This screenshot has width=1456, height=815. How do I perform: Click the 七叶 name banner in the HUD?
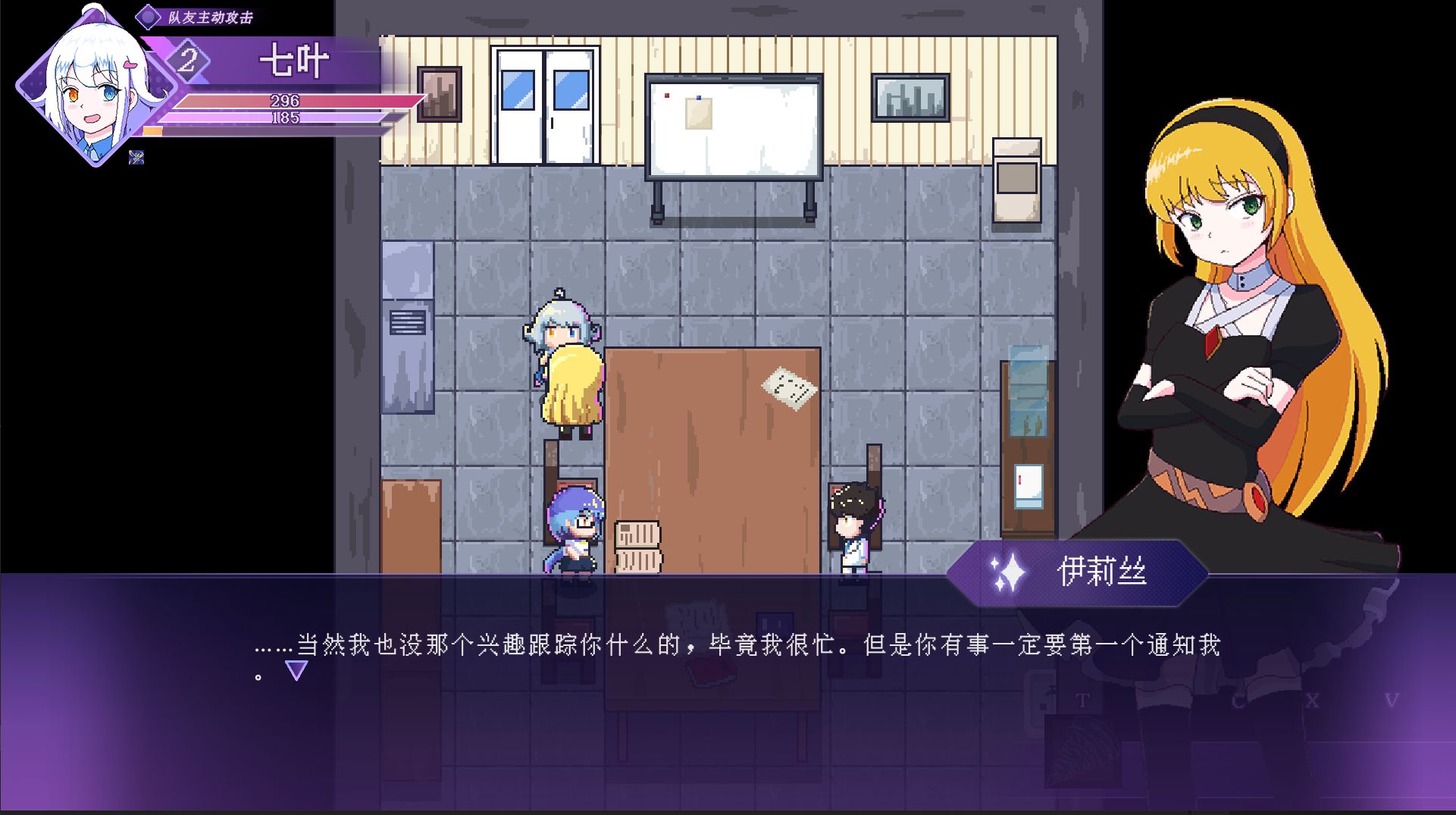296,62
